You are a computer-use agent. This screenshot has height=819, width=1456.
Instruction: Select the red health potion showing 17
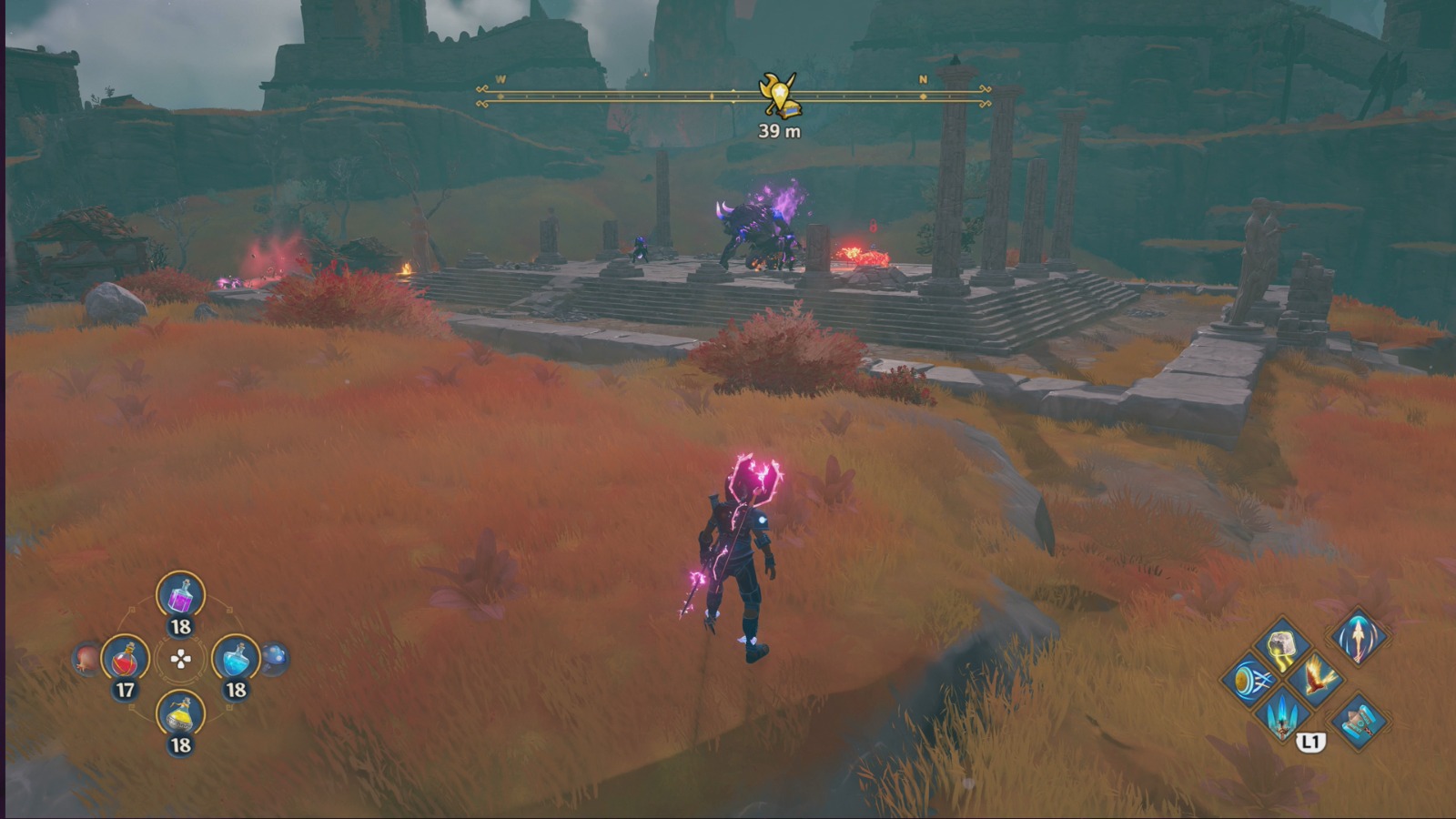(125, 660)
